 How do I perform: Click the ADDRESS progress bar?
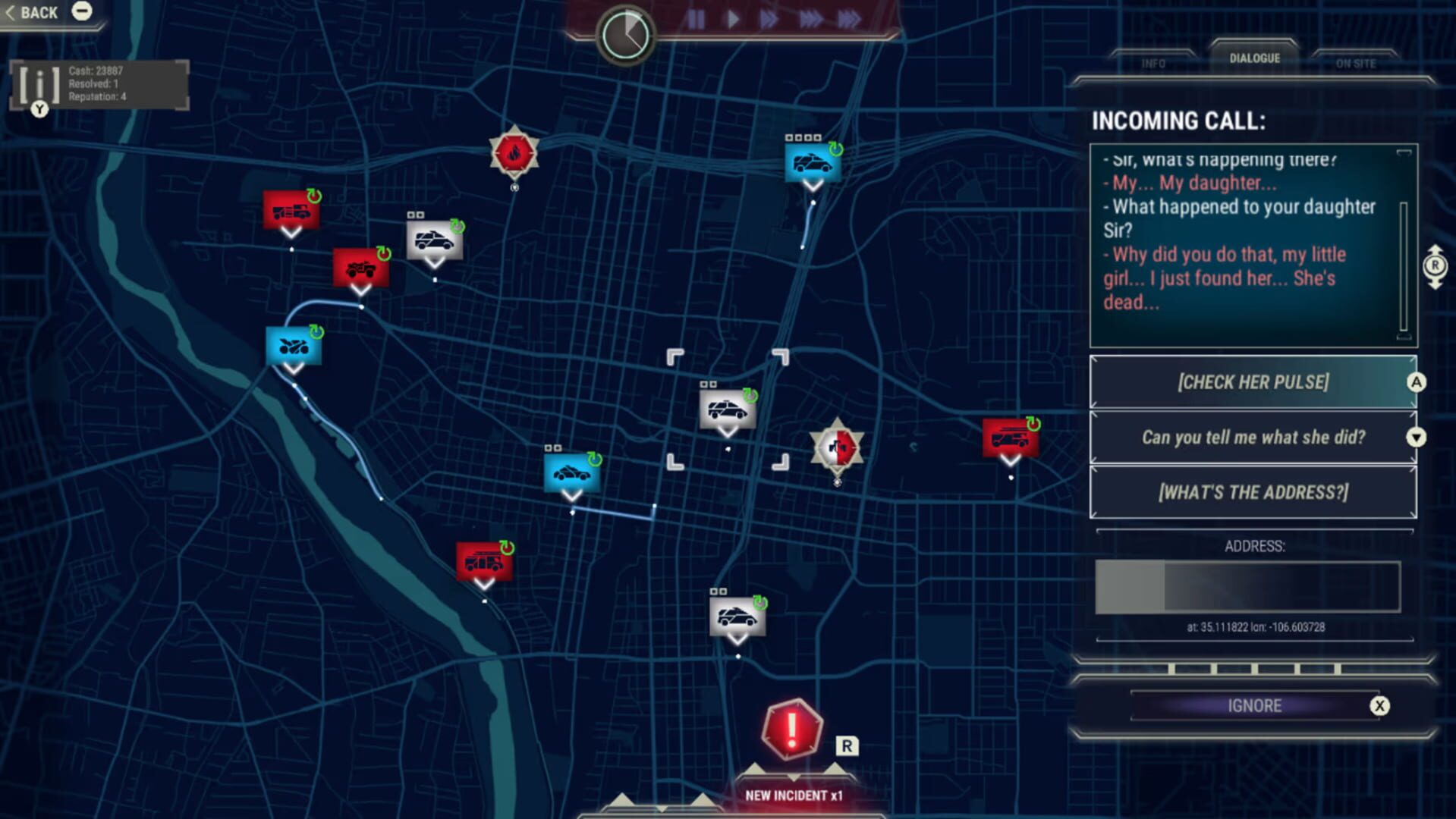click(x=1247, y=588)
